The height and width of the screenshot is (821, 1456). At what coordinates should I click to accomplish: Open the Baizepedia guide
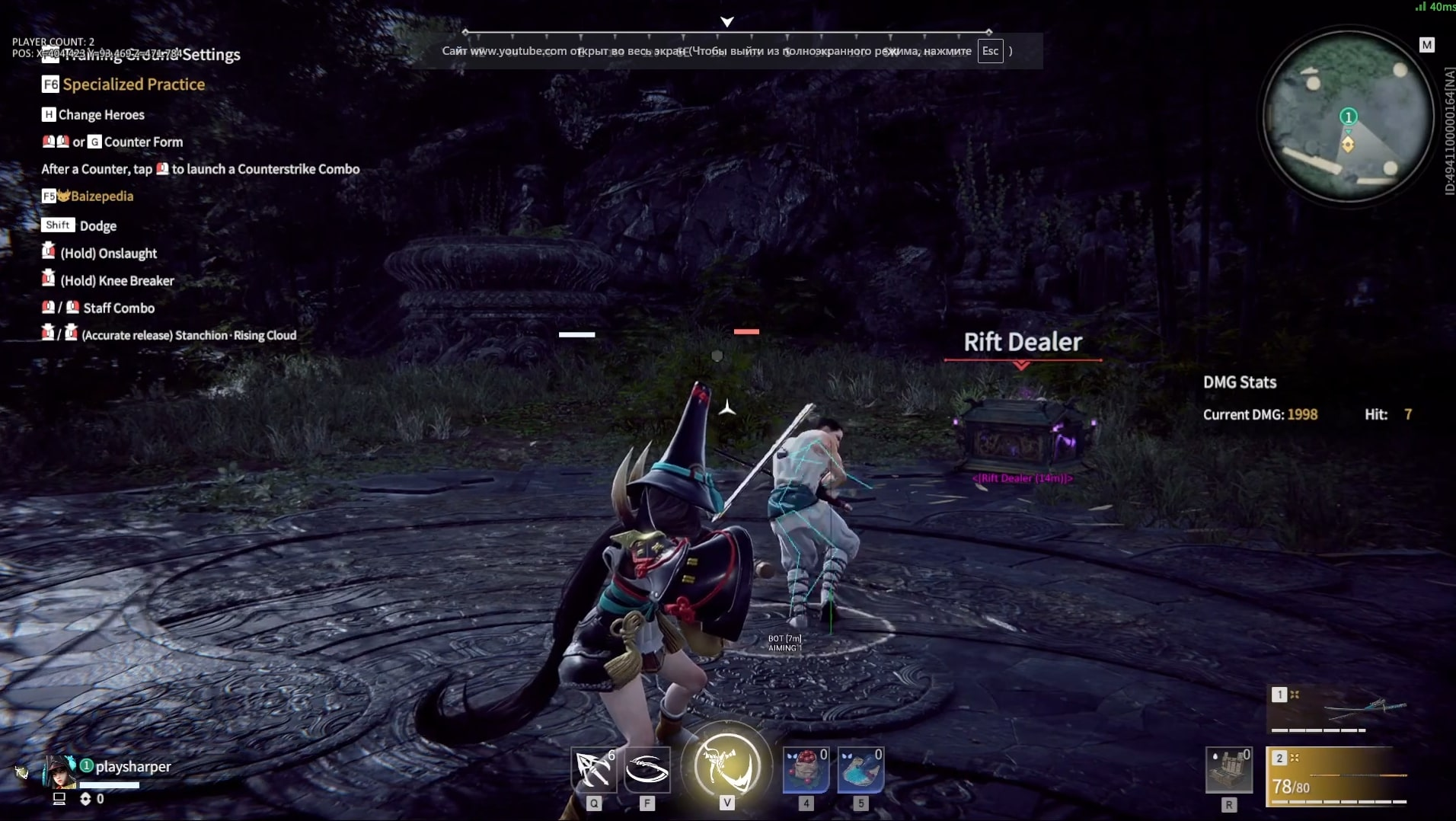click(x=101, y=196)
